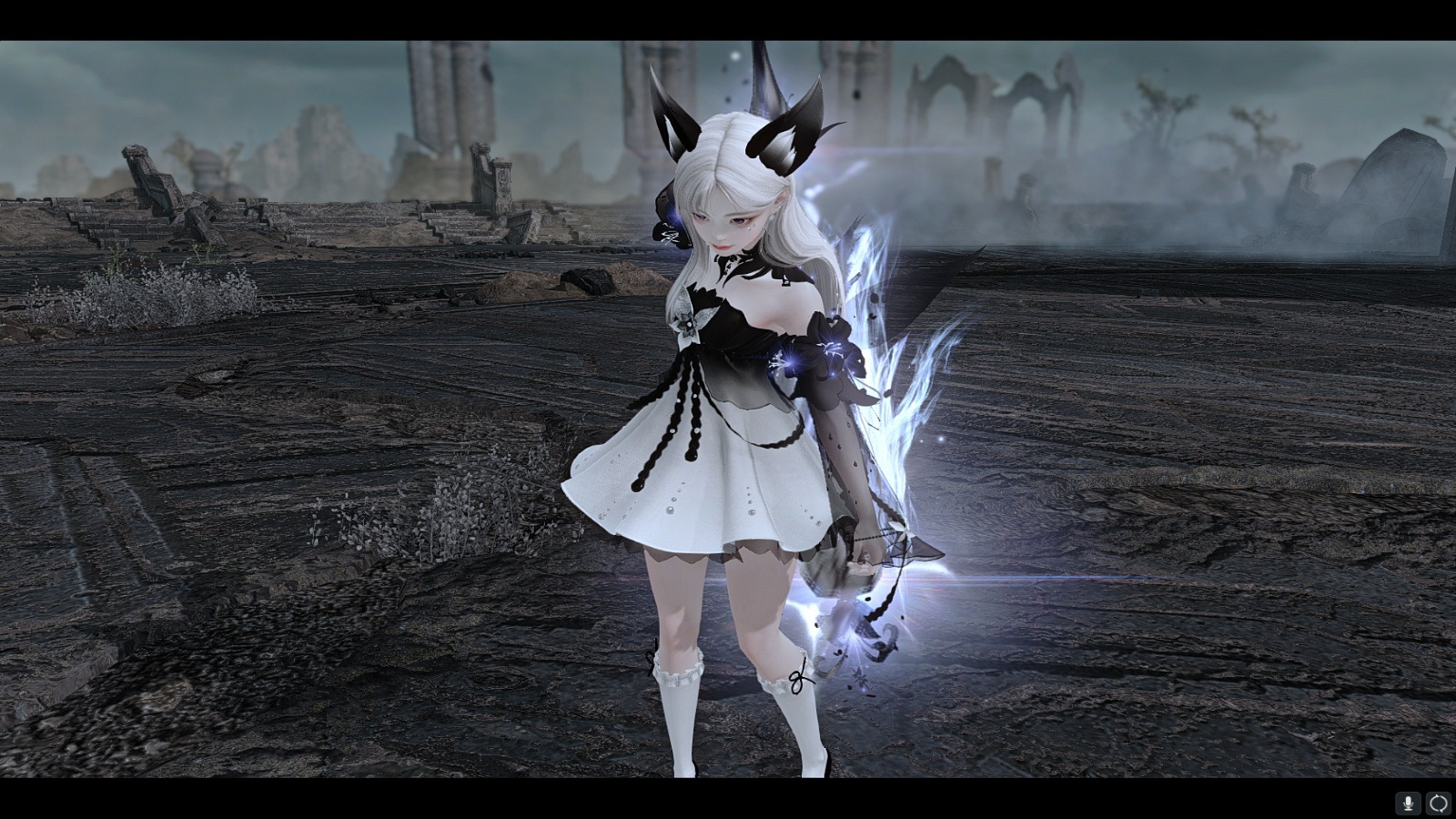Click the circular arrows refresh icon
Viewport: 1456px width, 819px height.
coord(1438,803)
